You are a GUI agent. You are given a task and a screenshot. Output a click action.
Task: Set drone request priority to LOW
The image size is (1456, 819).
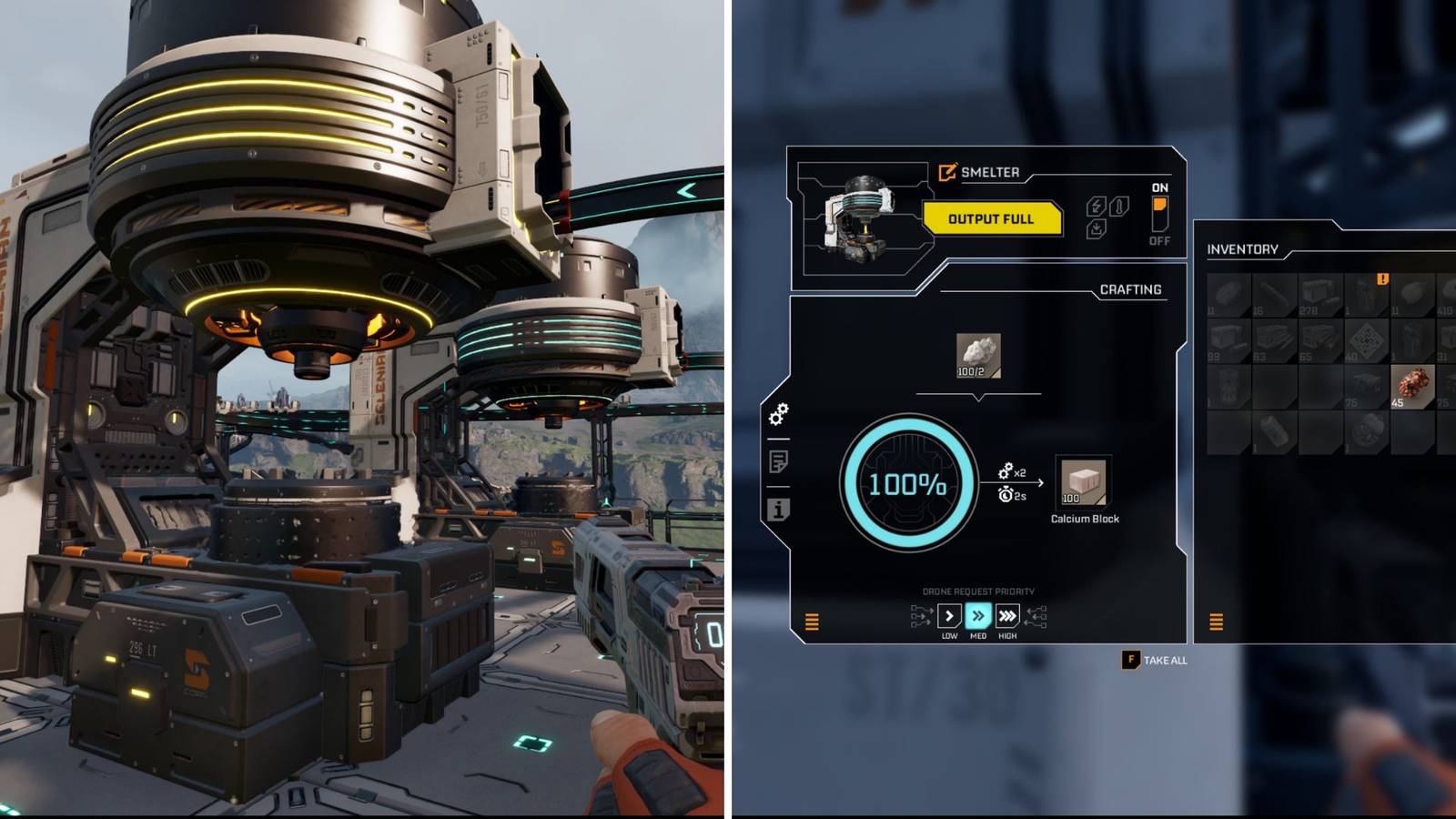click(x=949, y=615)
